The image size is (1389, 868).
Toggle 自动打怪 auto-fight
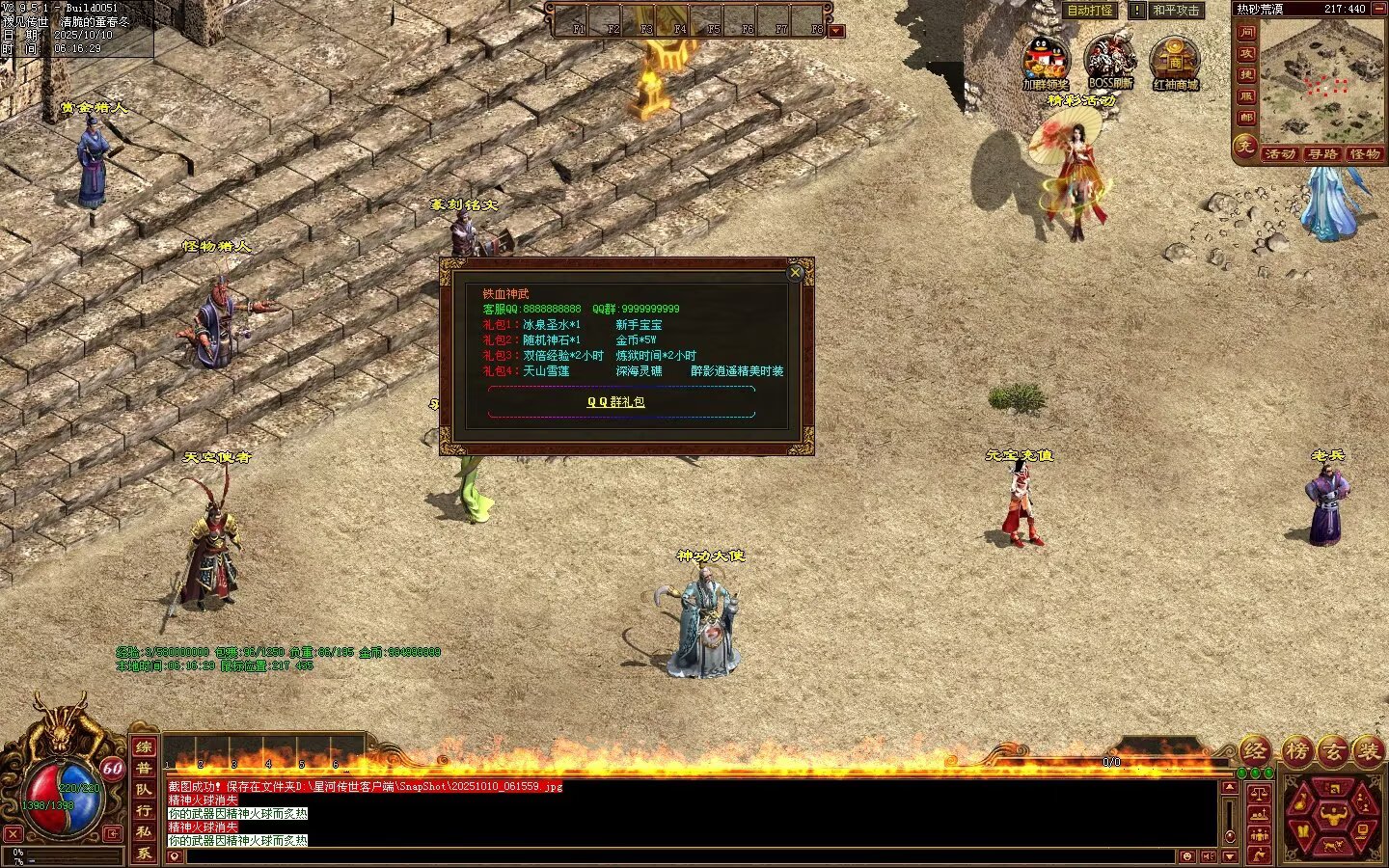[1090, 11]
